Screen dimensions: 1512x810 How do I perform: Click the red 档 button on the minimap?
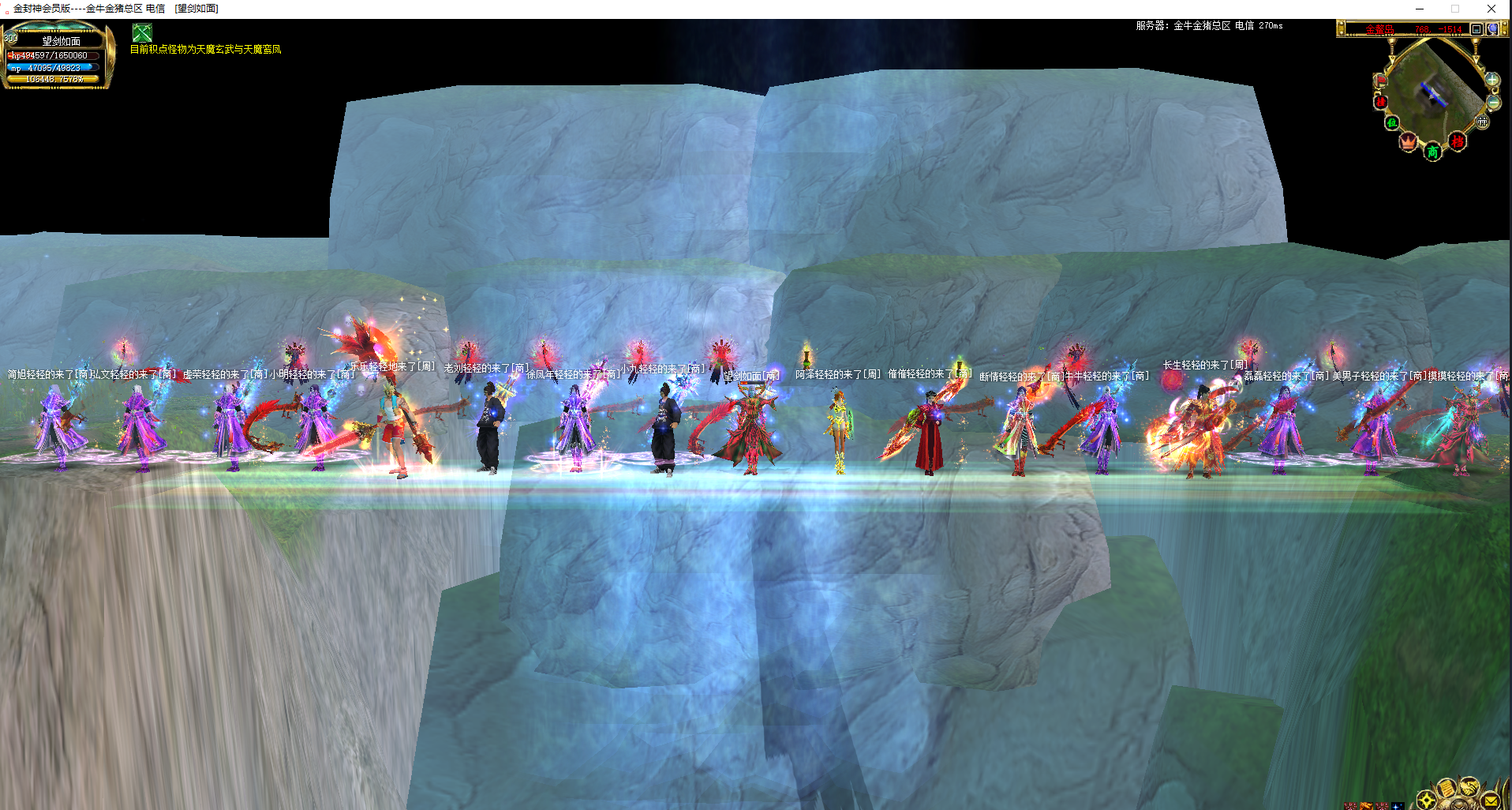[x=1458, y=142]
